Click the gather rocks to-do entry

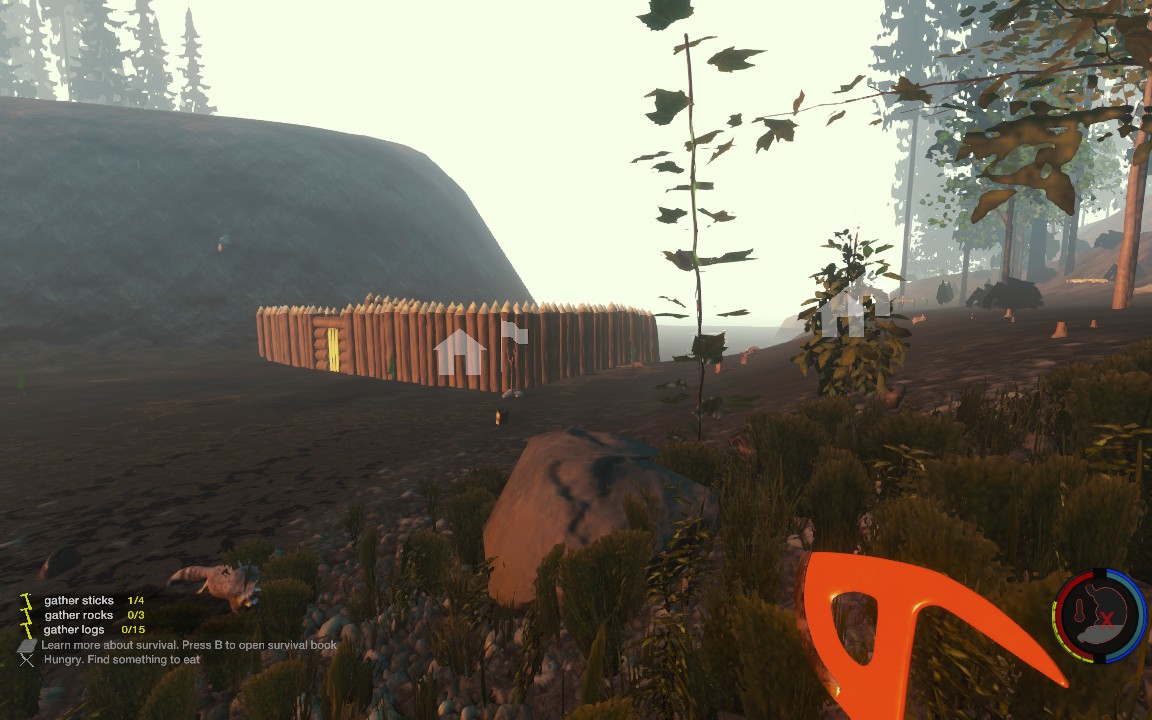pyautogui.click(x=80, y=615)
